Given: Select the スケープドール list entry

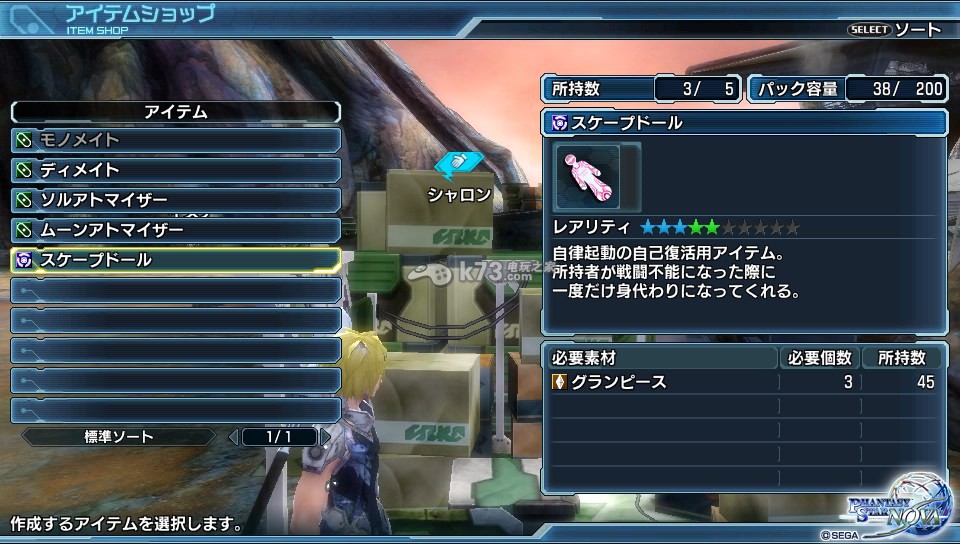Looking at the screenshot, I should click(175, 260).
